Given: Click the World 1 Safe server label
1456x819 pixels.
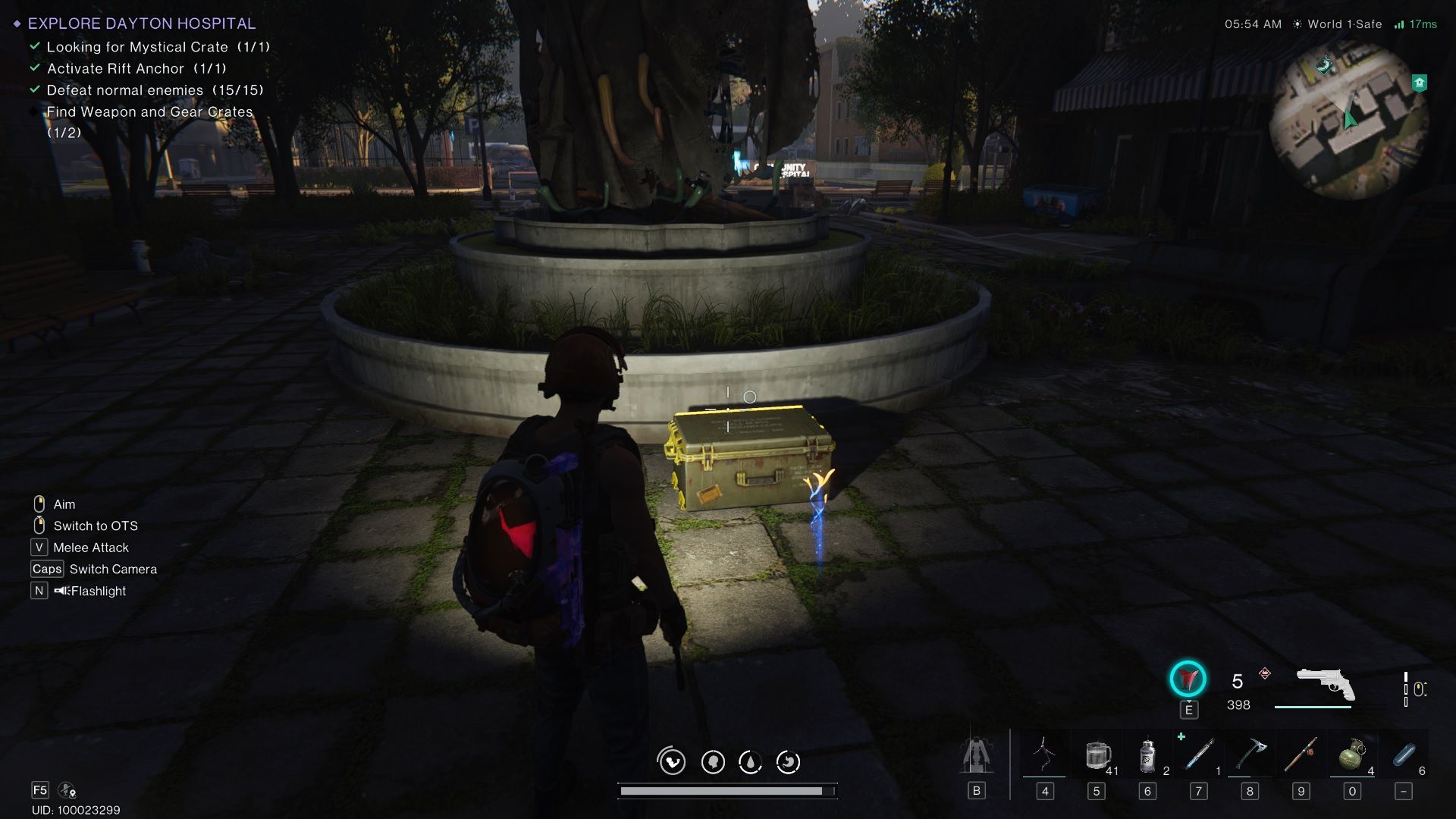Looking at the screenshot, I should coord(1341,24).
